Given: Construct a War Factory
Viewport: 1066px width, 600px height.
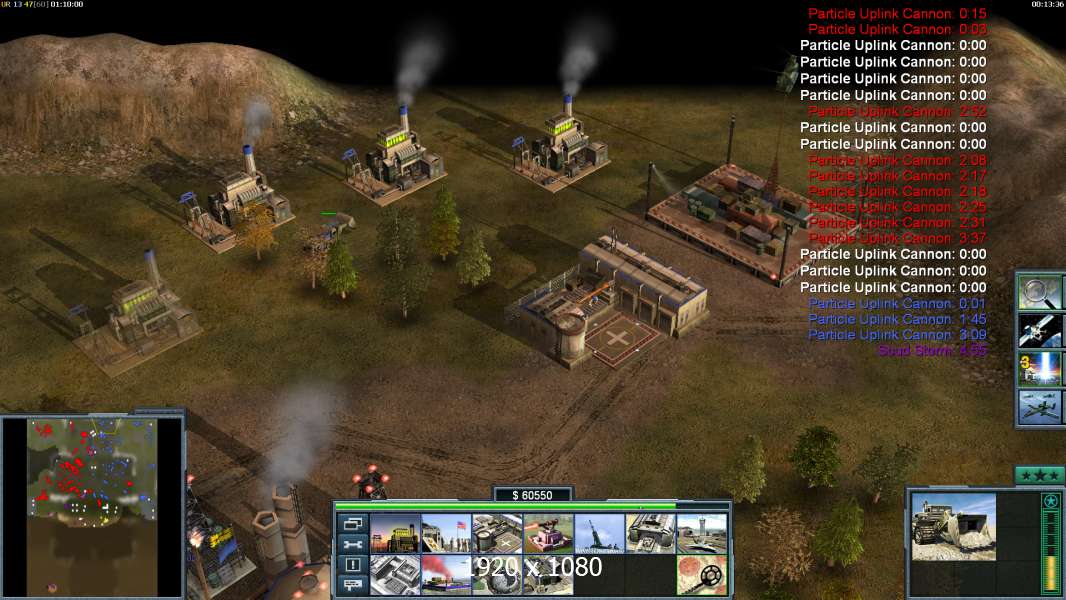Looking at the screenshot, I should [650, 534].
